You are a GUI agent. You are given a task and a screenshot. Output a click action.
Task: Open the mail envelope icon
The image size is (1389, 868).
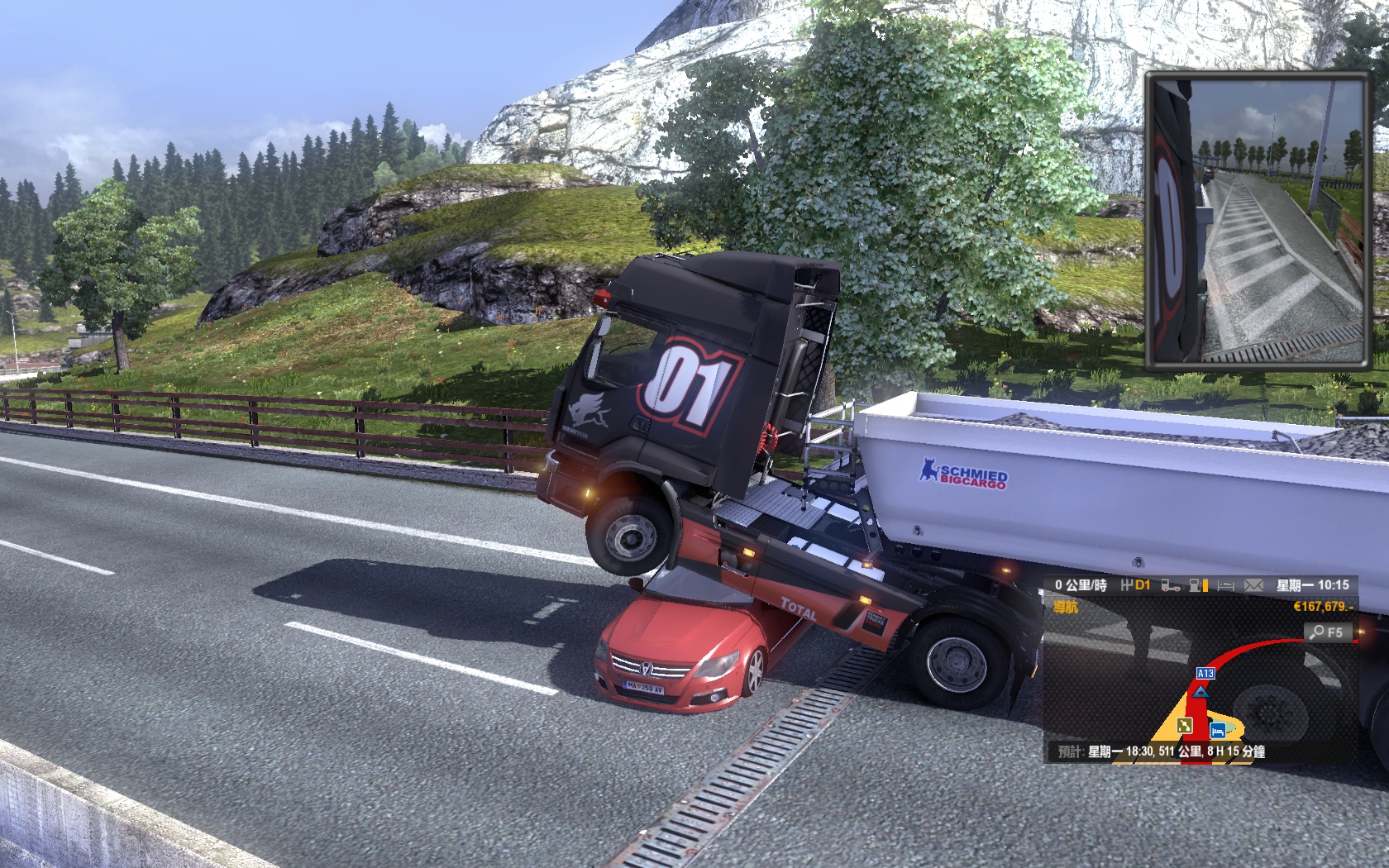1253,585
